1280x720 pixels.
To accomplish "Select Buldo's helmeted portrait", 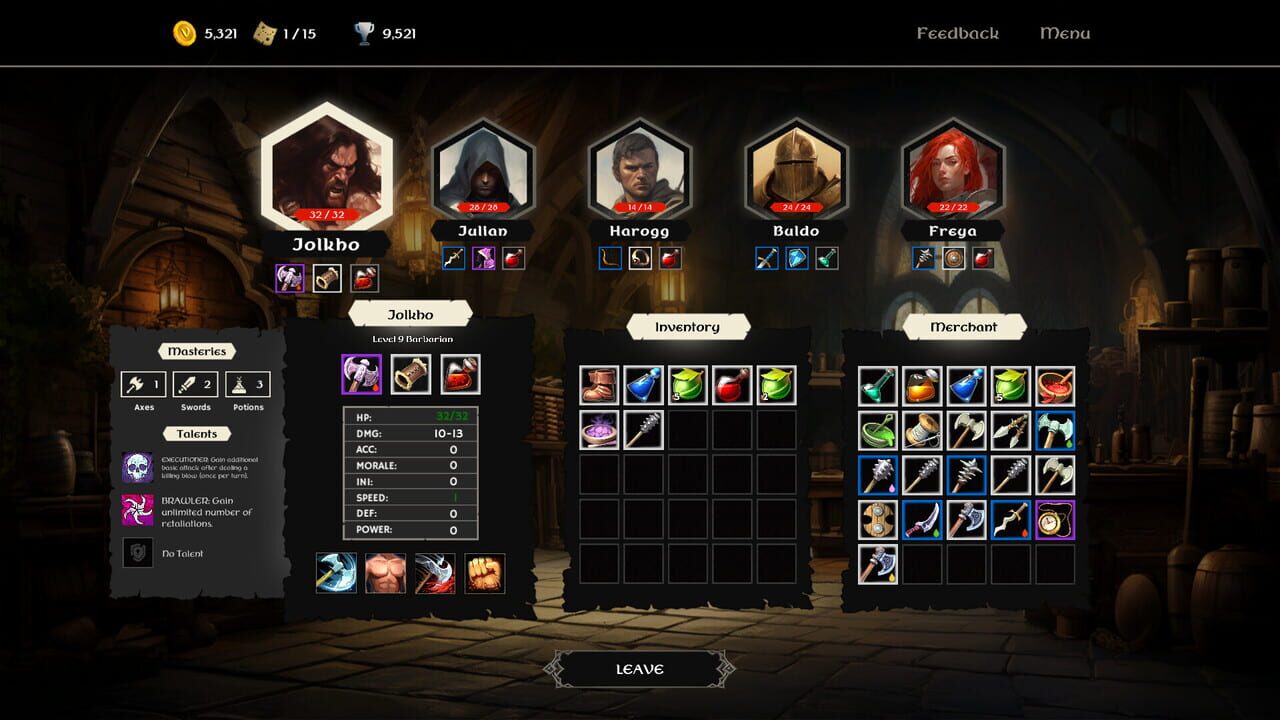I will (797, 168).
